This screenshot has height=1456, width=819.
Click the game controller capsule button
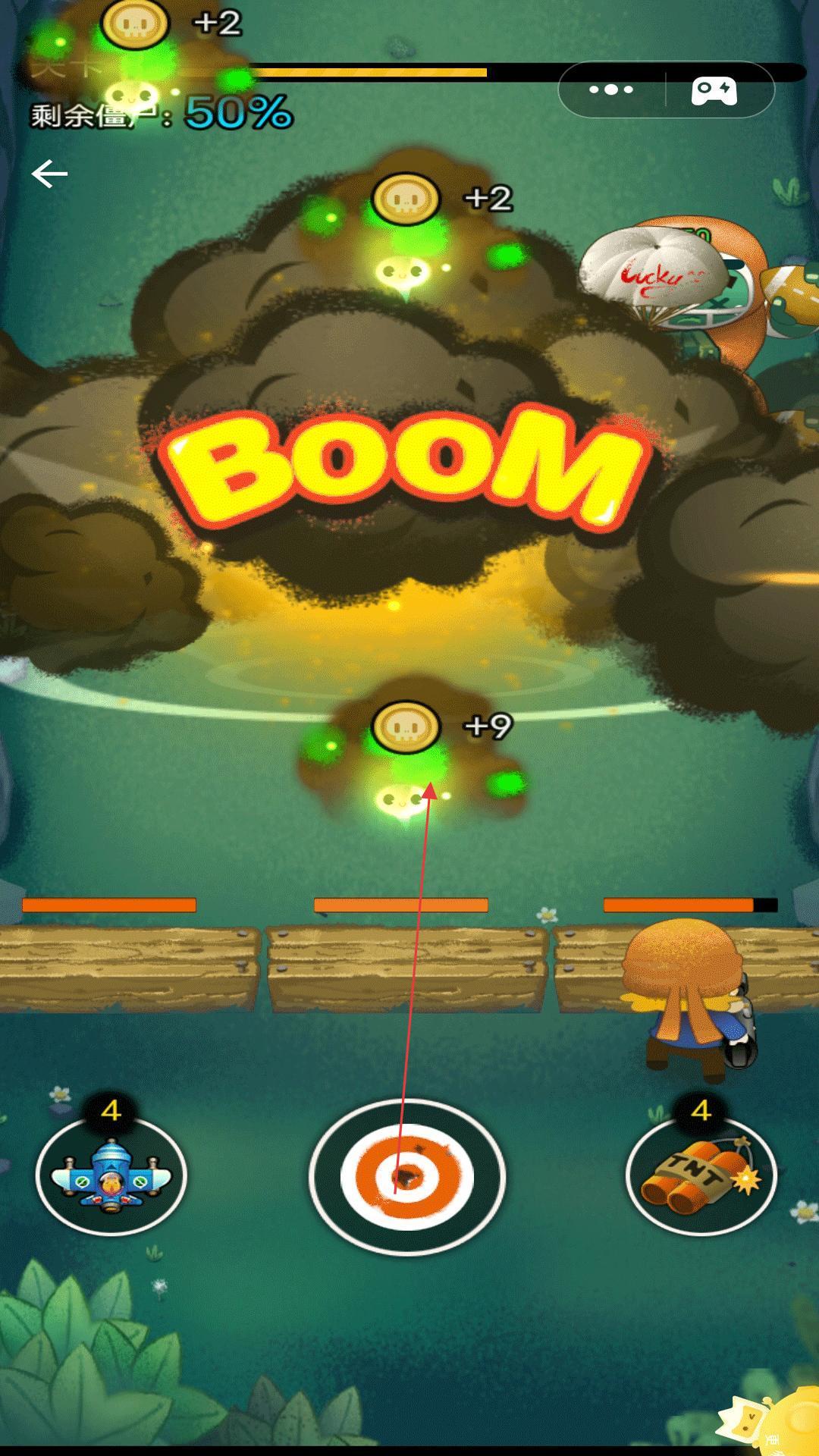pos(714,90)
